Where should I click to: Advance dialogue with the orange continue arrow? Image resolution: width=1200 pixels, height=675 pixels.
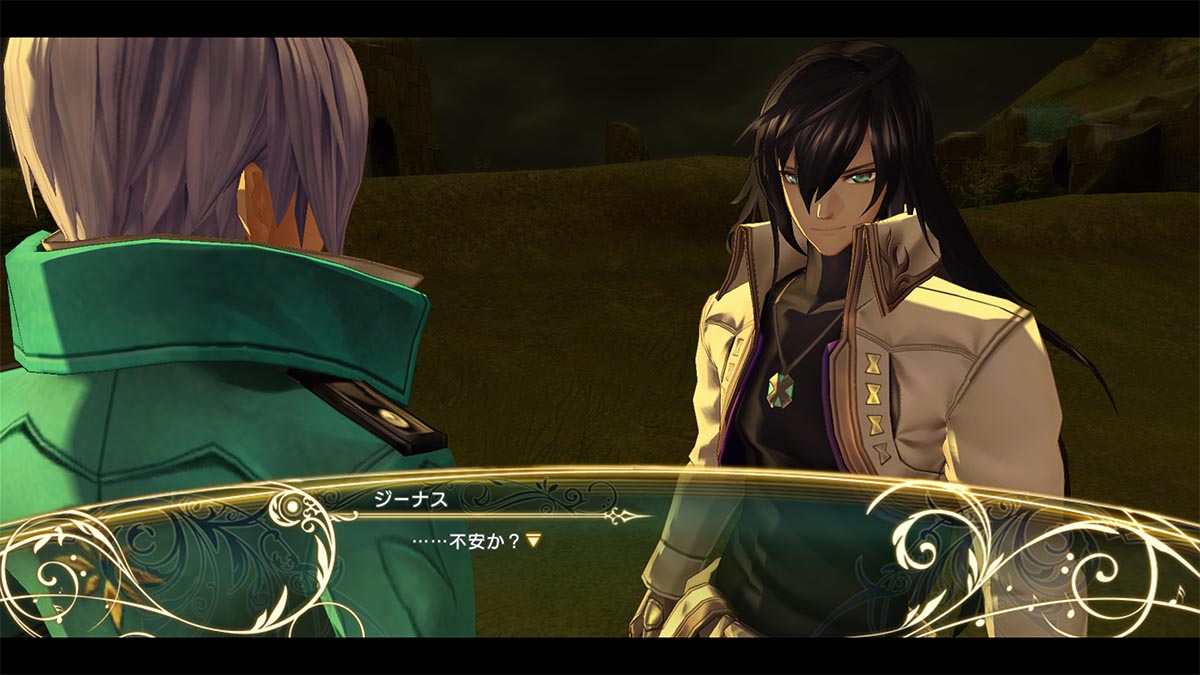534,540
